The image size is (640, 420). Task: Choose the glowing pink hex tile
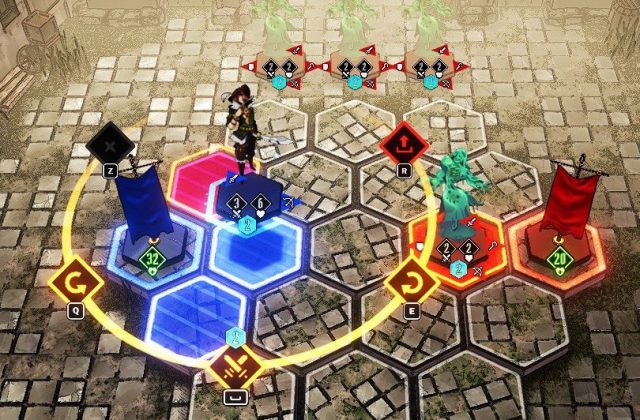pos(203,178)
